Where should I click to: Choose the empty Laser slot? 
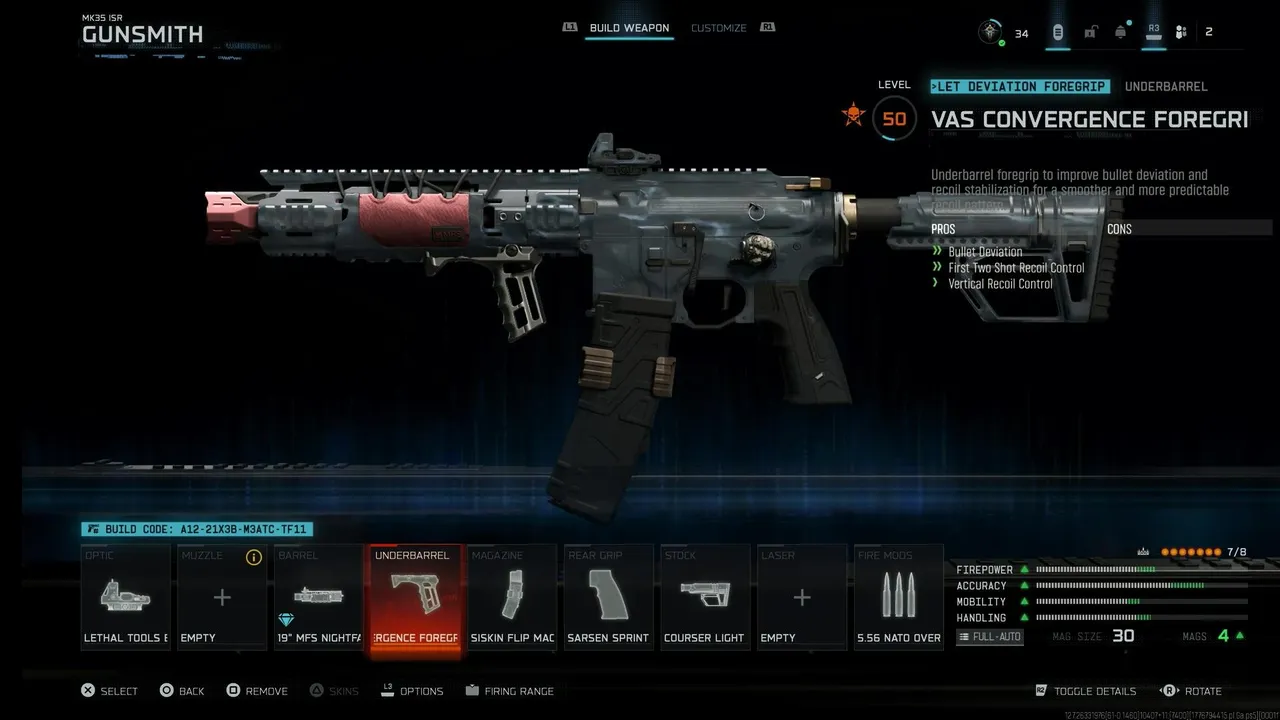pos(801,597)
